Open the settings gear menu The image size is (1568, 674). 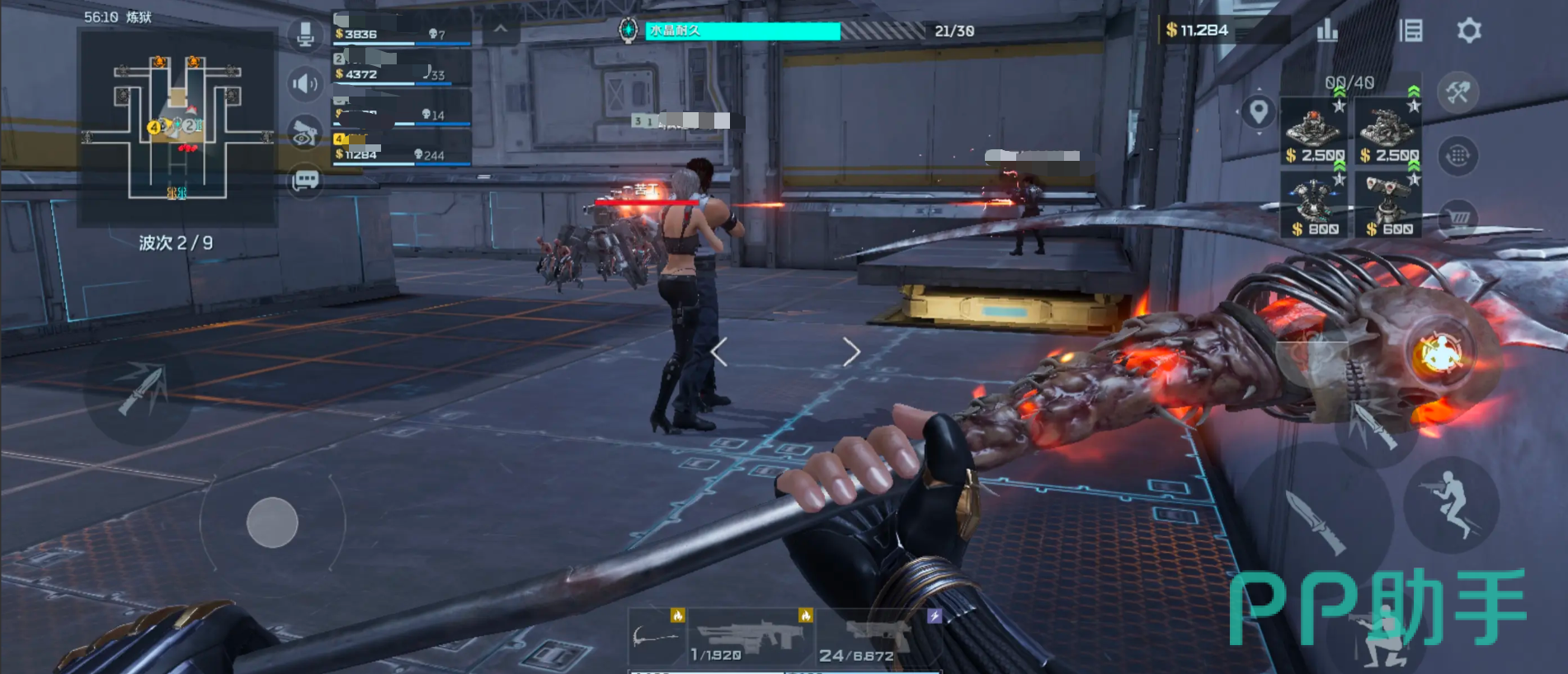tap(1469, 31)
